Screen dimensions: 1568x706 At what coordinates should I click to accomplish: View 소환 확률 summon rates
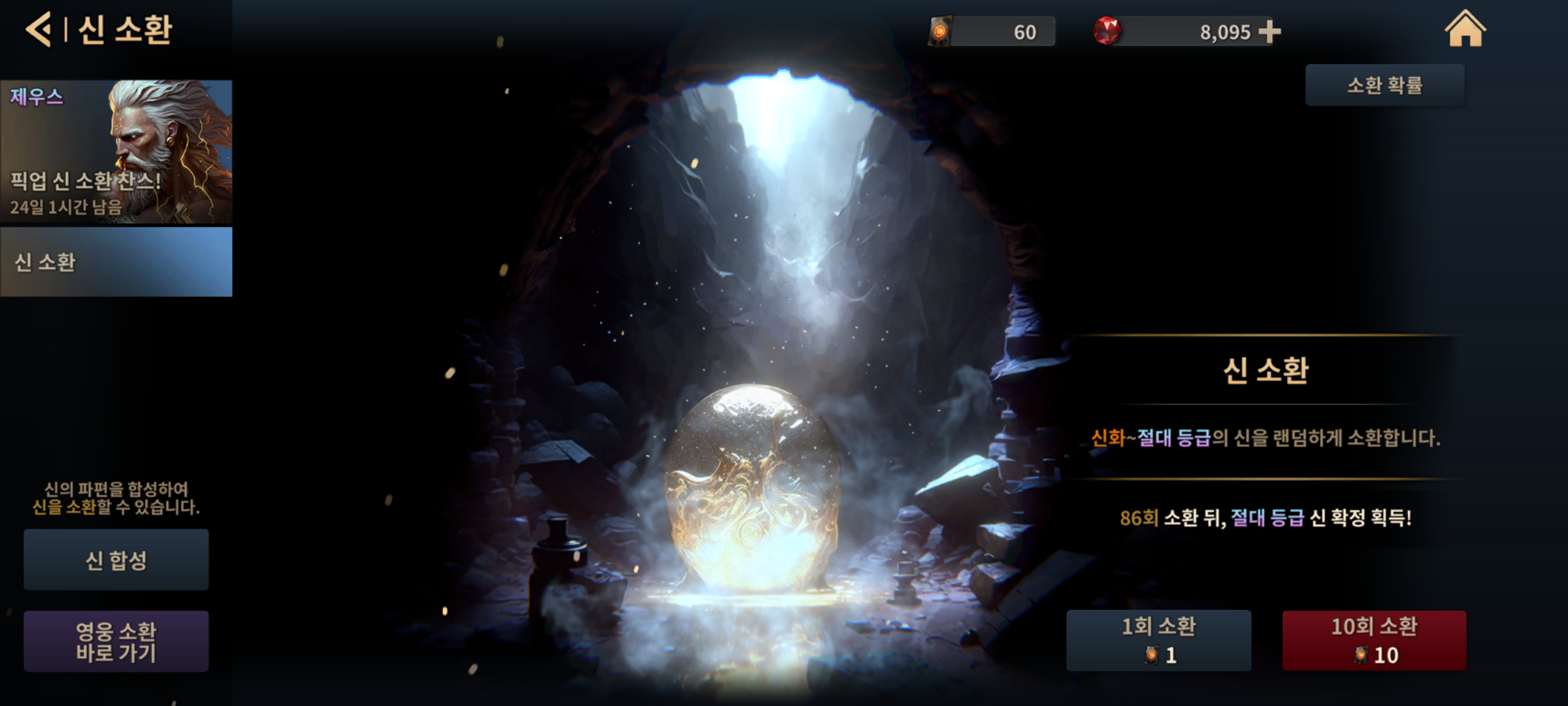pyautogui.click(x=1384, y=85)
